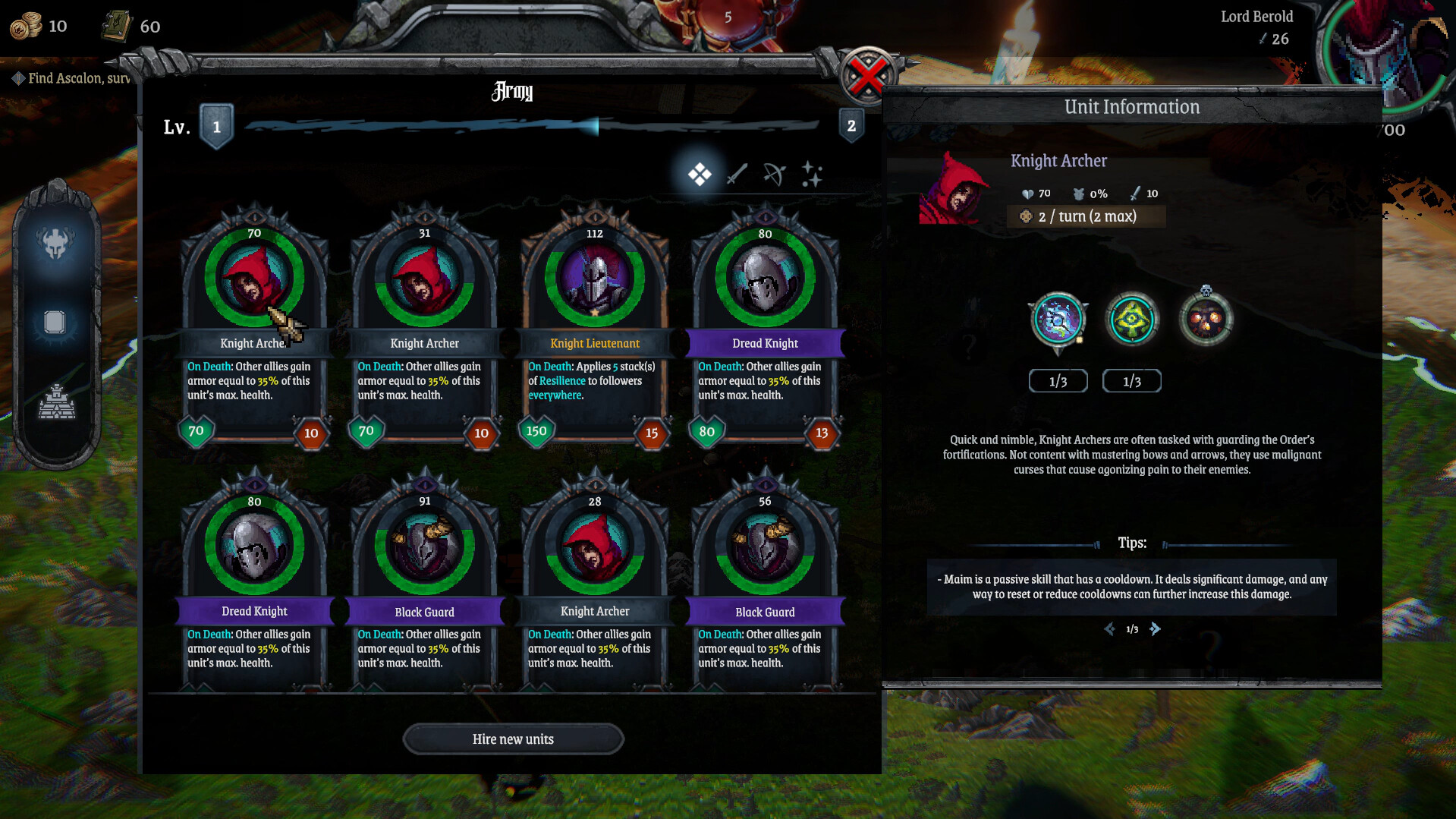Go back using the left tips chevron
Image resolution: width=1456 pixels, height=819 pixels.
[x=1109, y=628]
